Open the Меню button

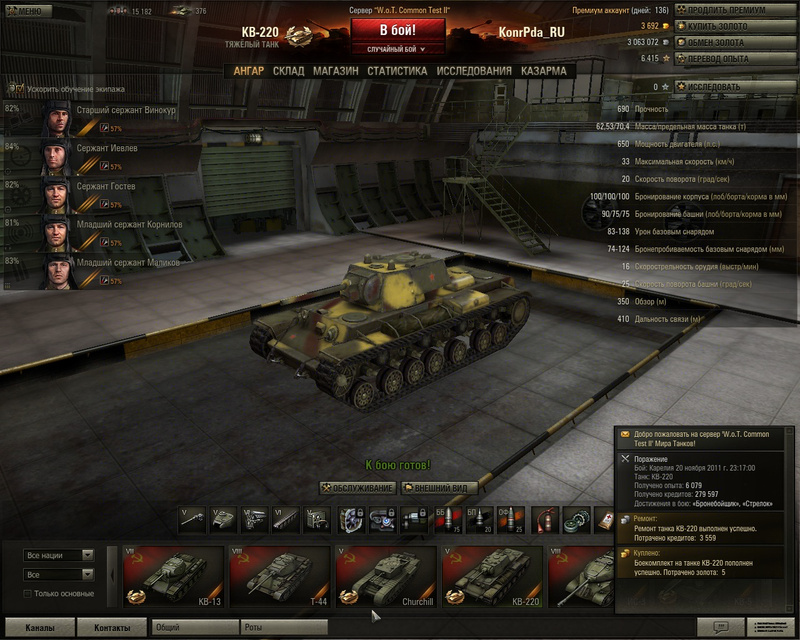pos(24,10)
